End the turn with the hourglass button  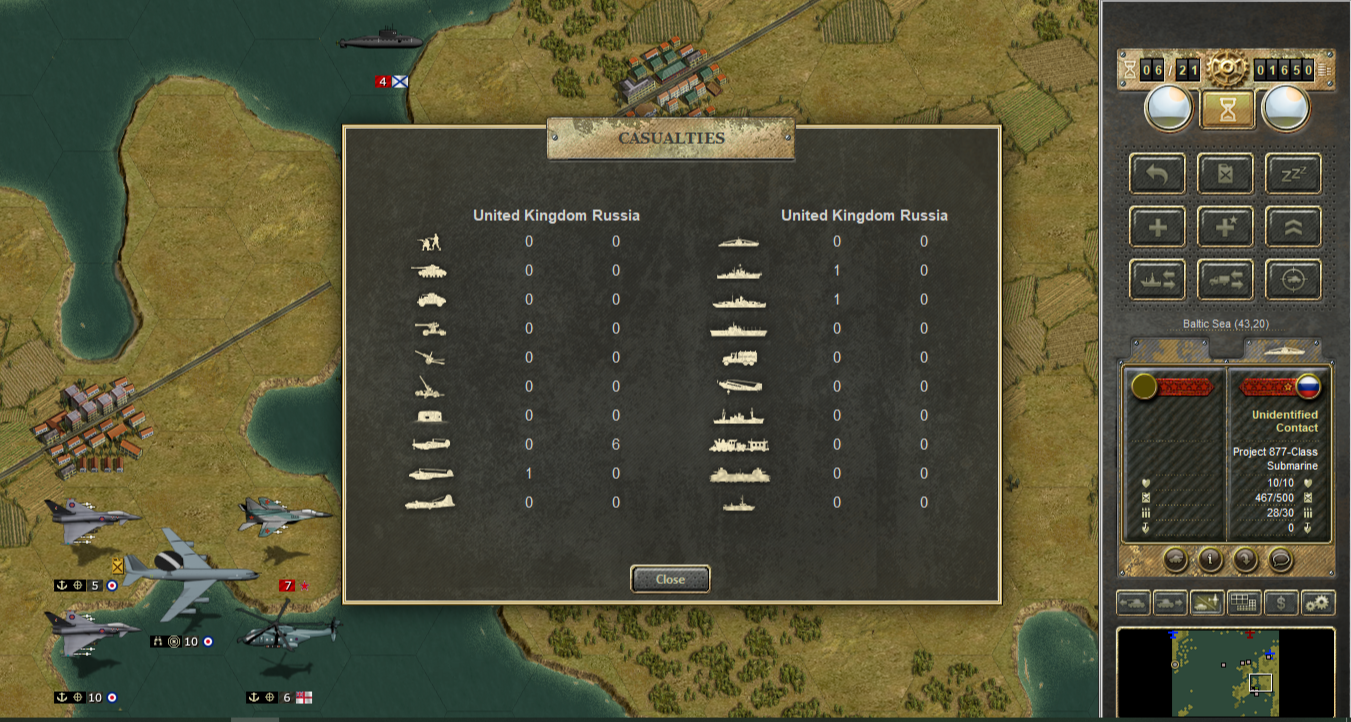click(x=1227, y=108)
